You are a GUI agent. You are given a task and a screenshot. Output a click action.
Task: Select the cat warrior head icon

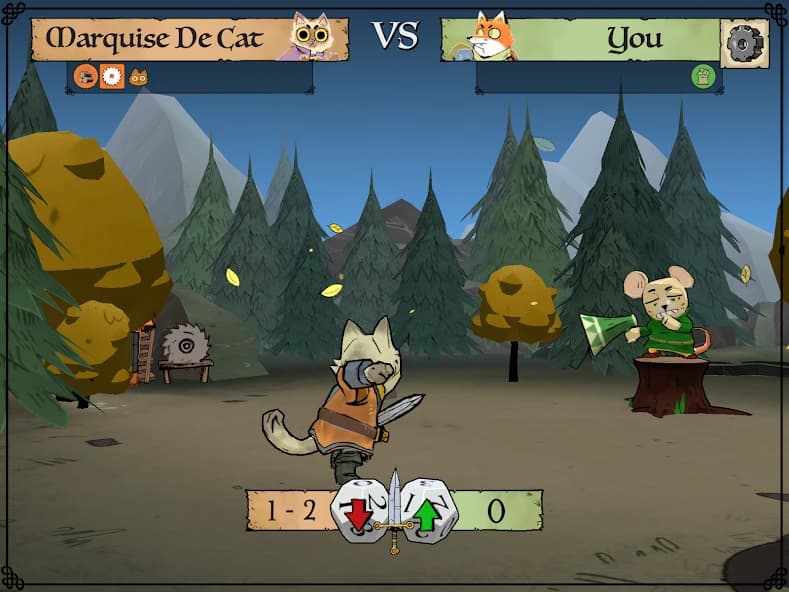tap(138, 77)
